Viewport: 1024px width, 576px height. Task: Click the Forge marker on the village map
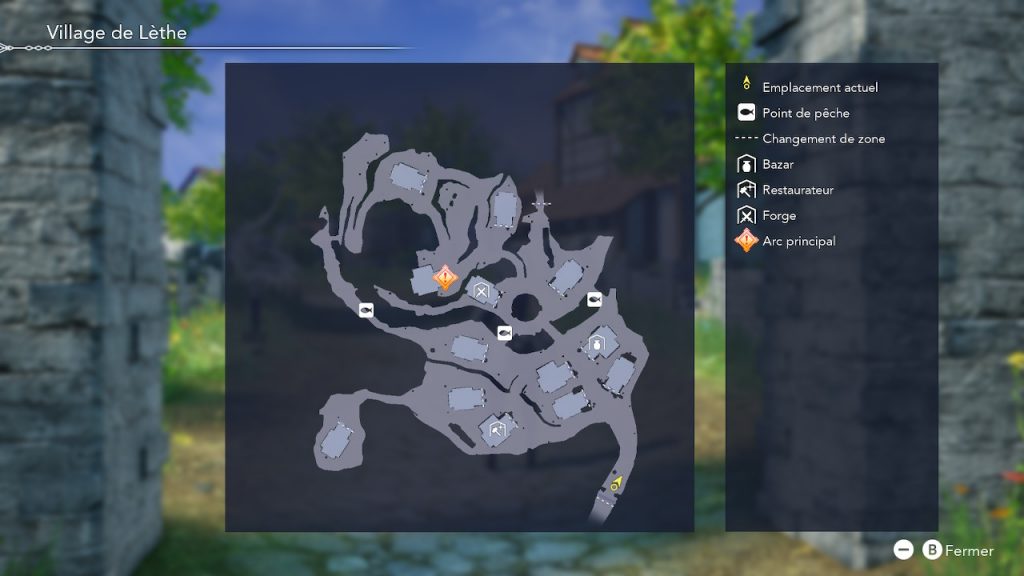pyautogui.click(x=482, y=293)
